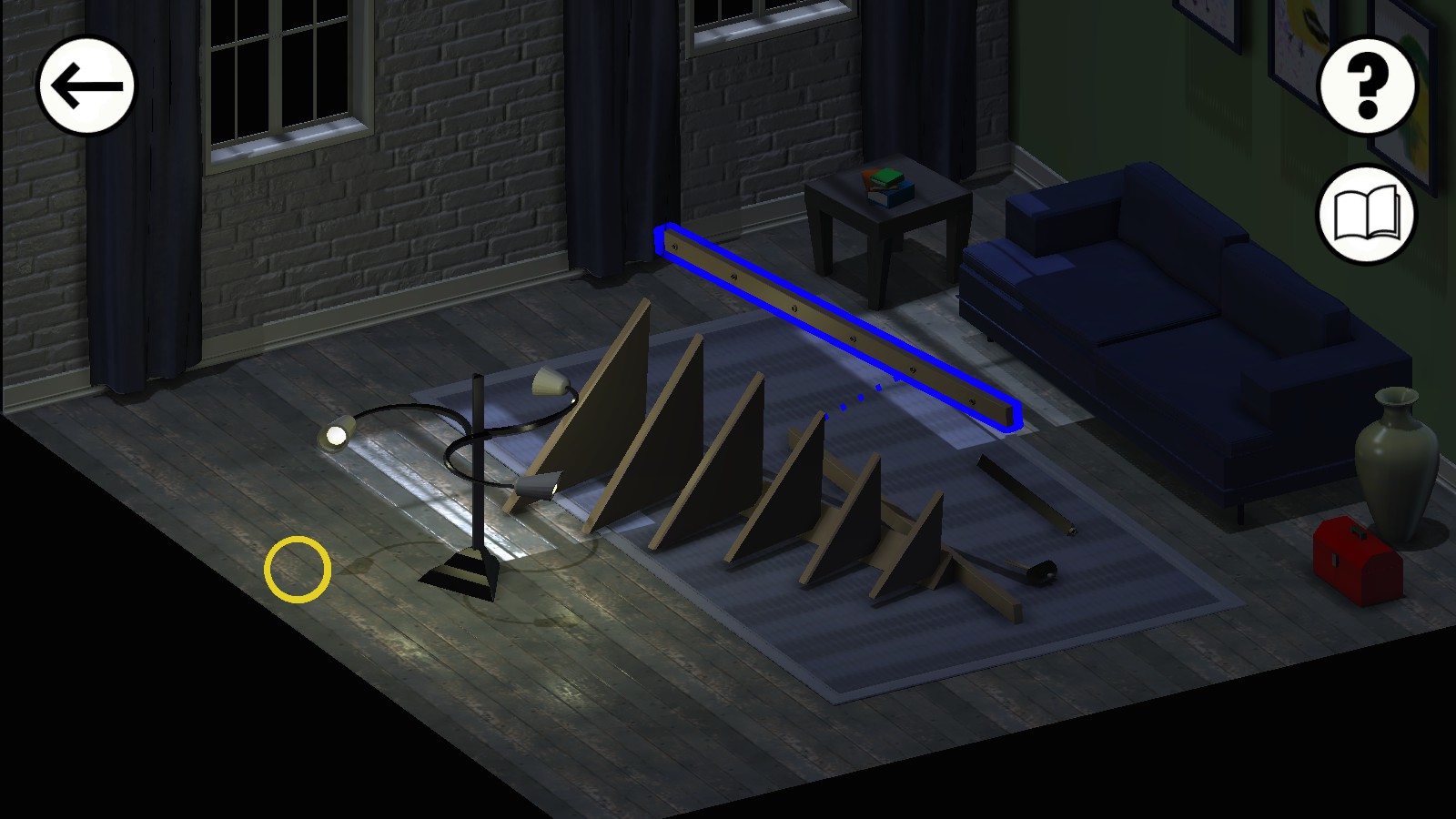The image size is (1456, 819).
Task: Open the book journal icon
Action: click(1367, 215)
